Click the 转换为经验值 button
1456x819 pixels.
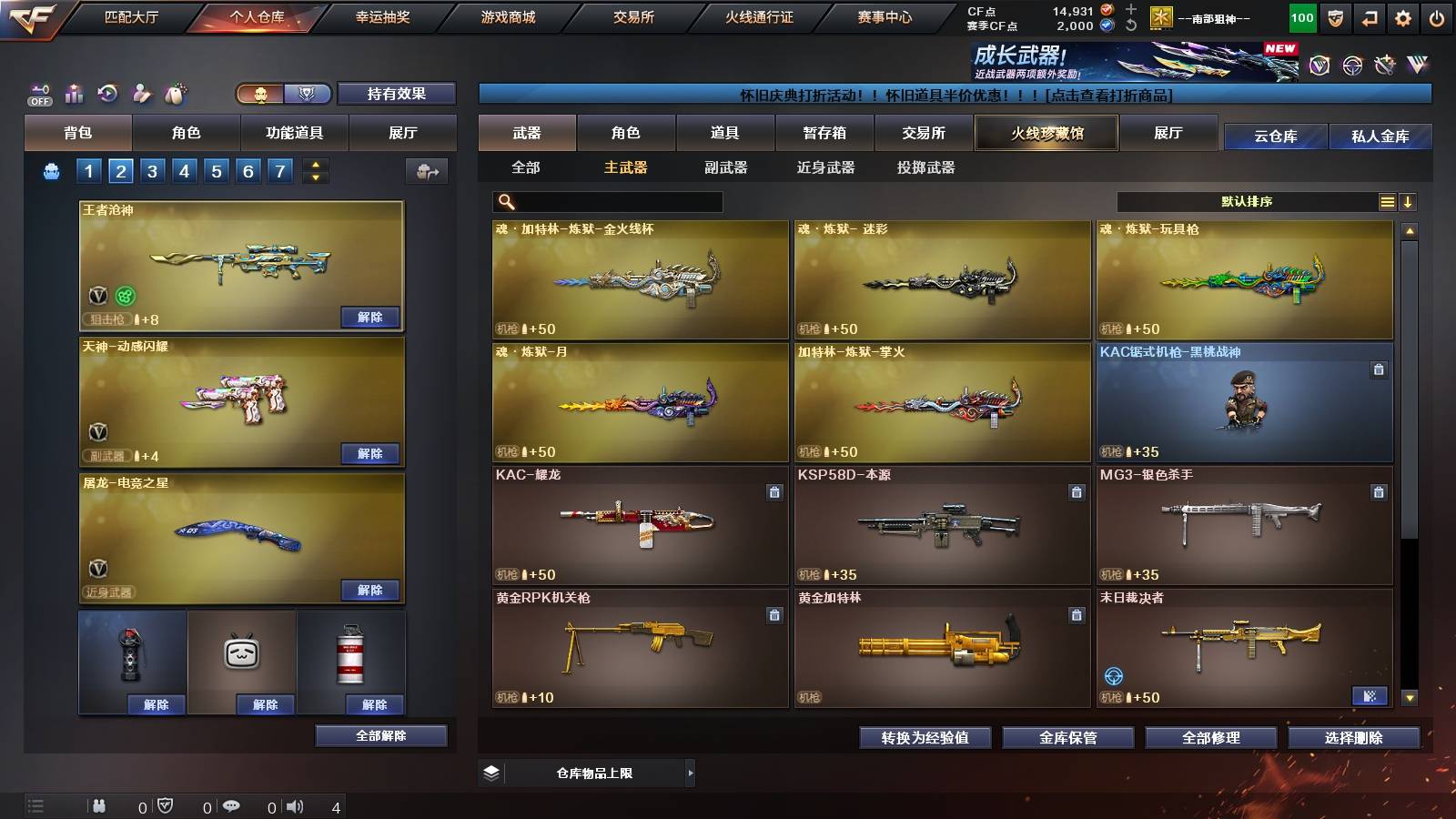pyautogui.click(x=925, y=738)
